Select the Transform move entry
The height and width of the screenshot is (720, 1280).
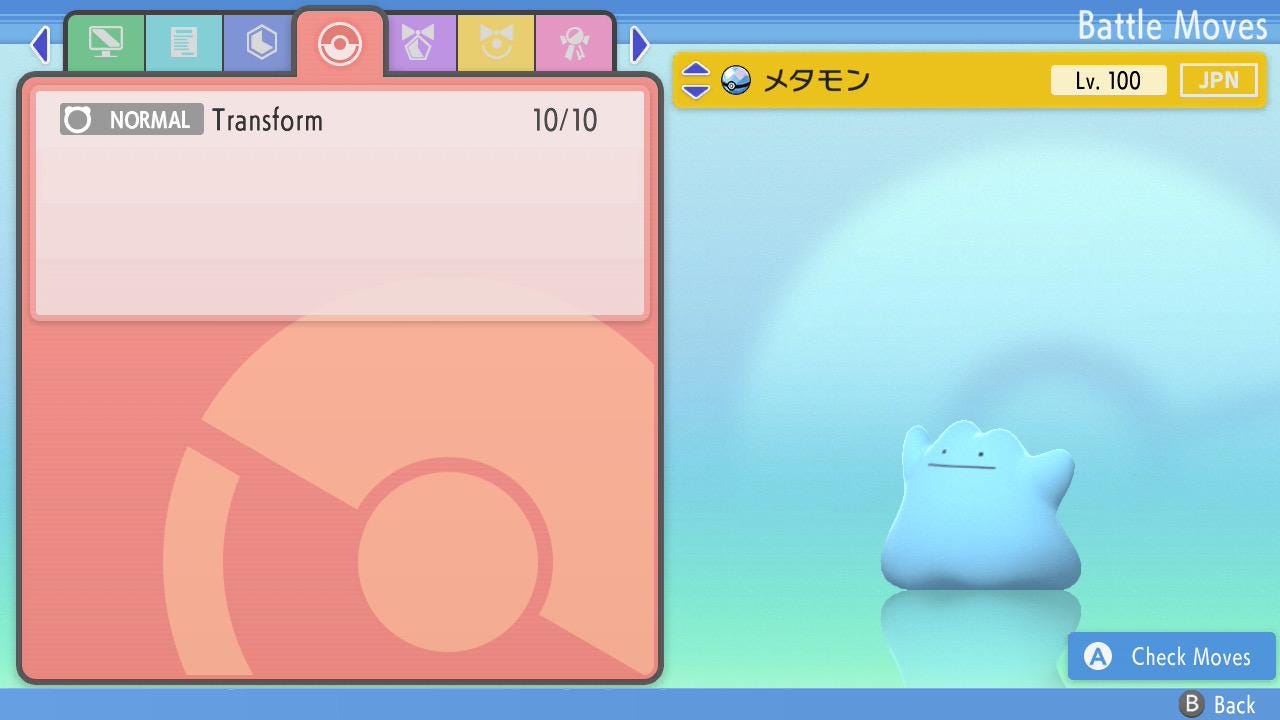[340, 119]
